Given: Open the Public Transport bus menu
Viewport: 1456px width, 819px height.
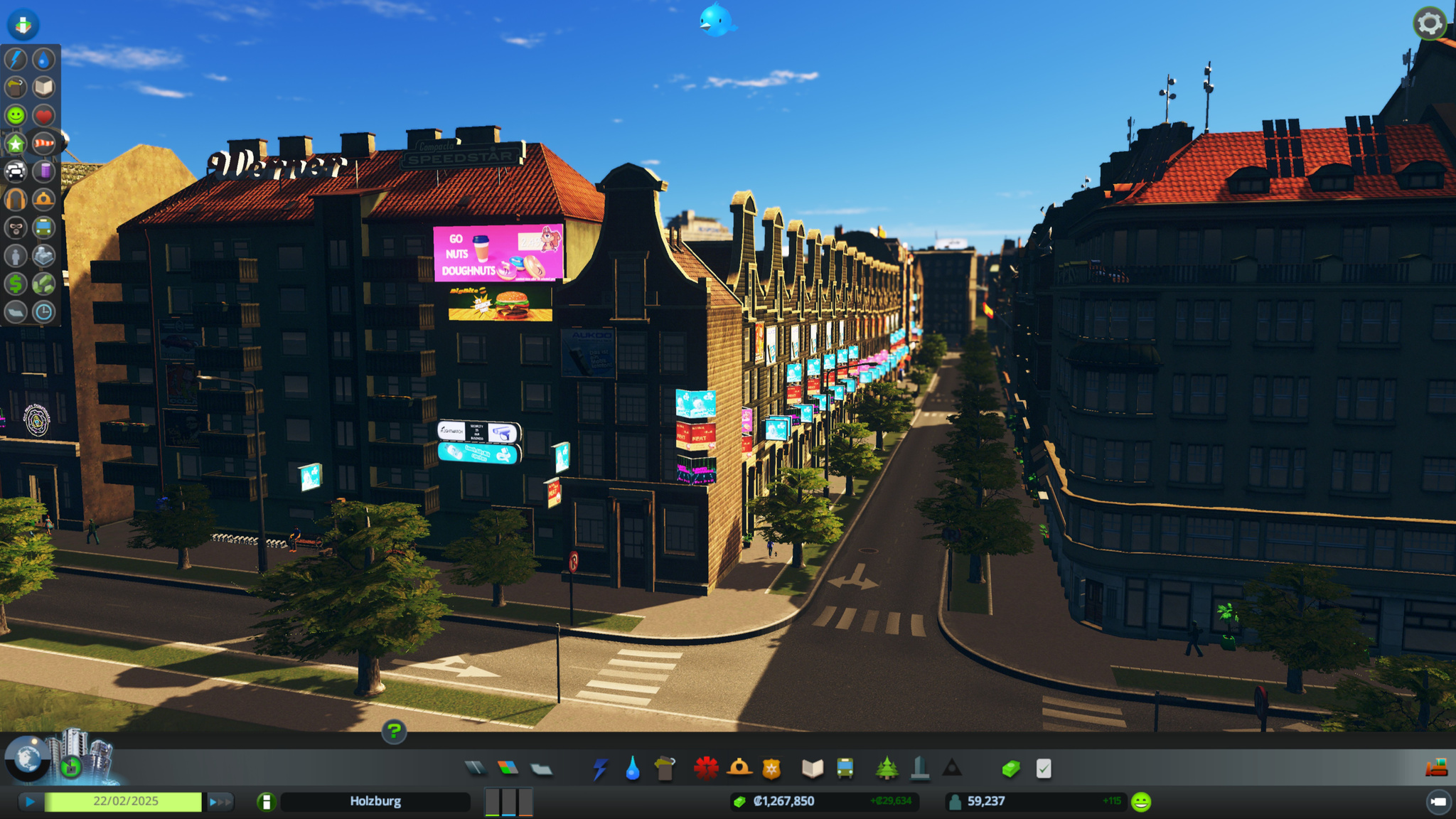Looking at the screenshot, I should 845,768.
